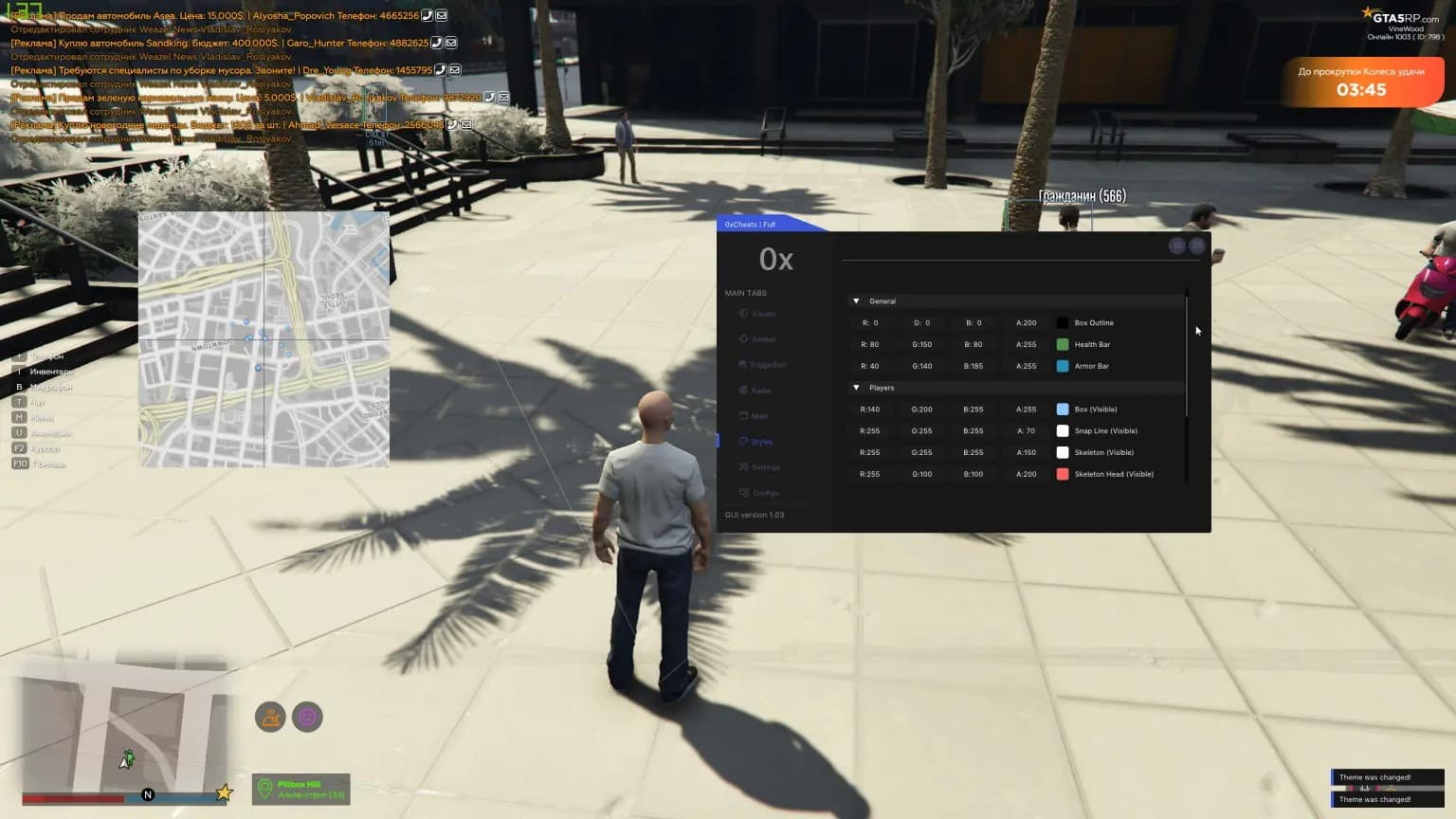Screen dimensions: 1456x819
Task: Click the phone icon beside Dre_Young's ad
Action: (x=441, y=70)
